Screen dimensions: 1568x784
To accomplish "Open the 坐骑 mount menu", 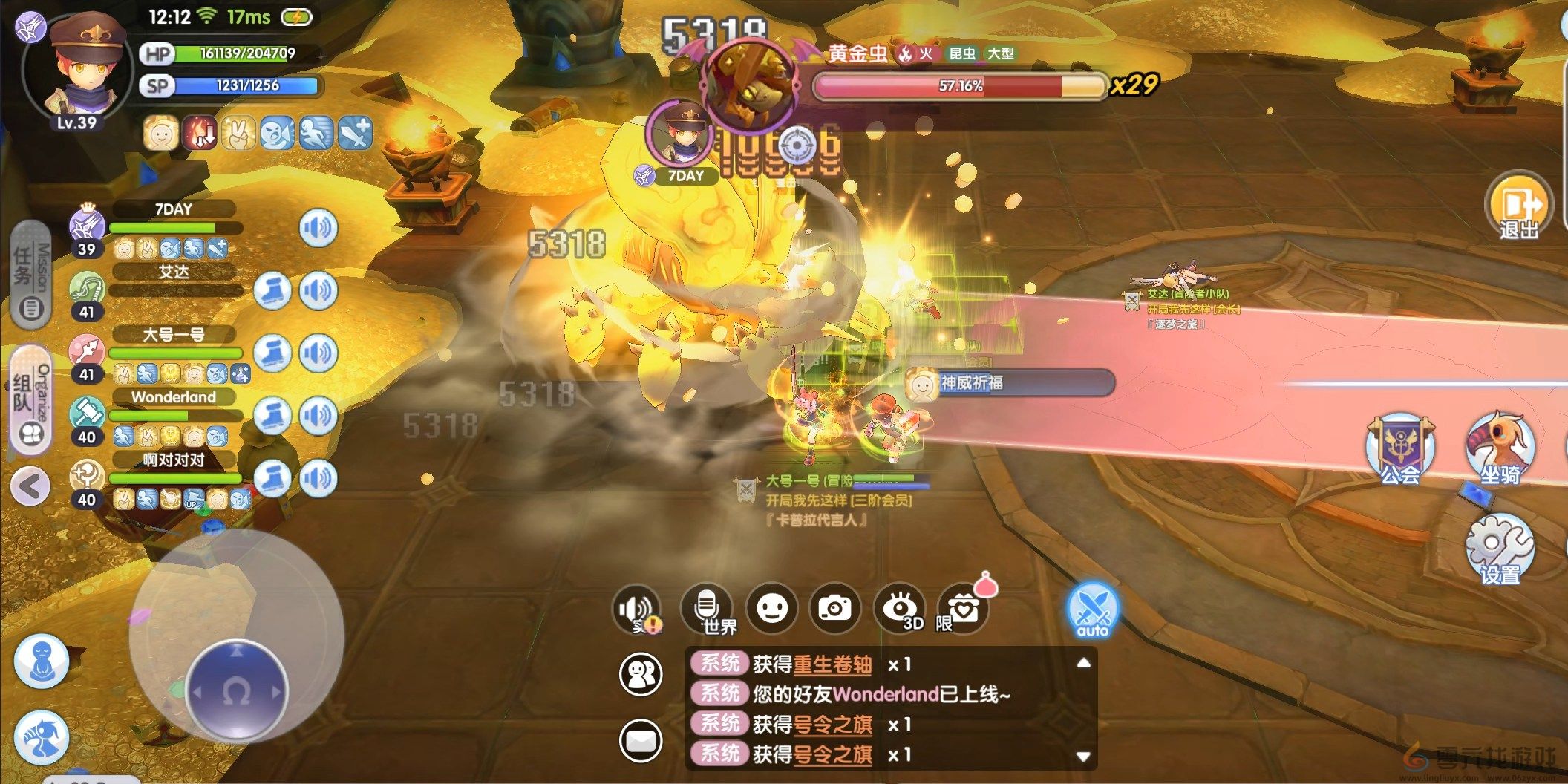I will [1500, 451].
